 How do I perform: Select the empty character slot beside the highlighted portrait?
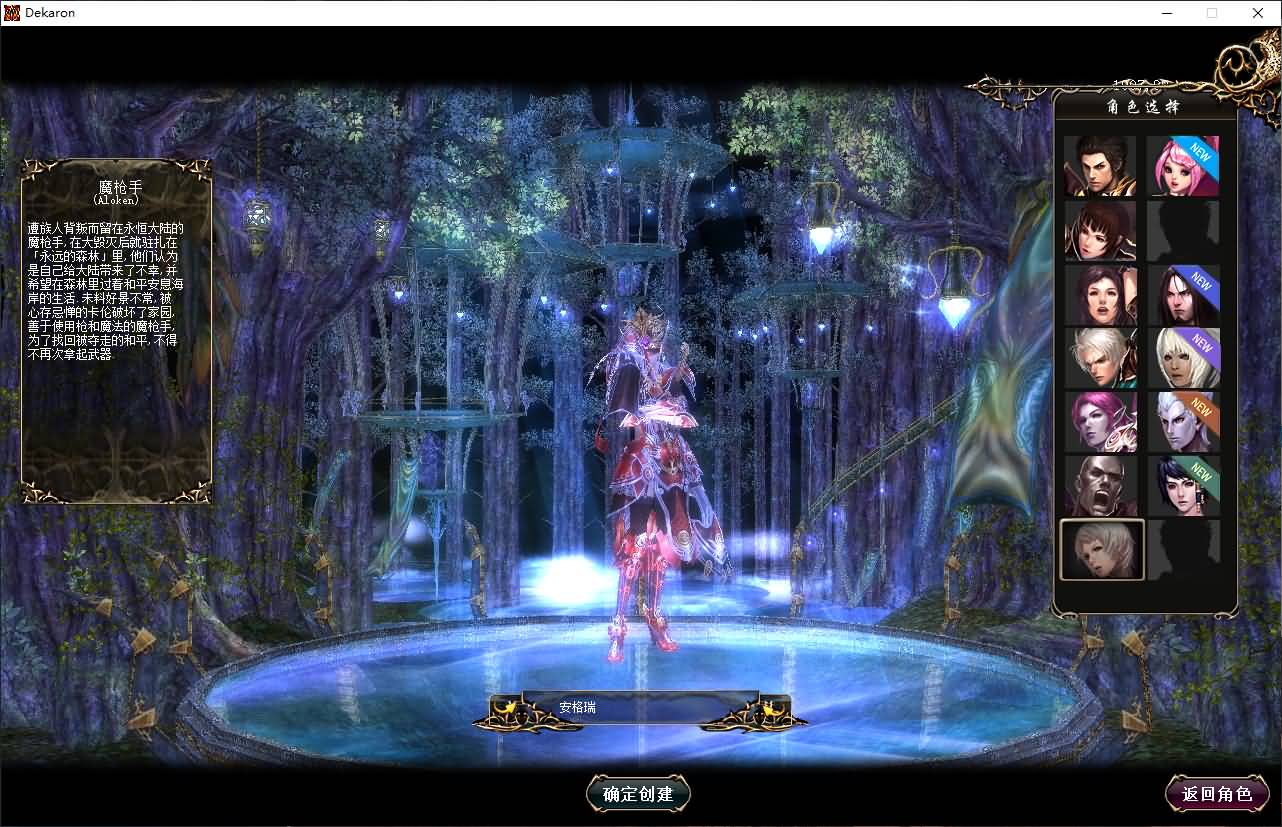click(x=1184, y=550)
